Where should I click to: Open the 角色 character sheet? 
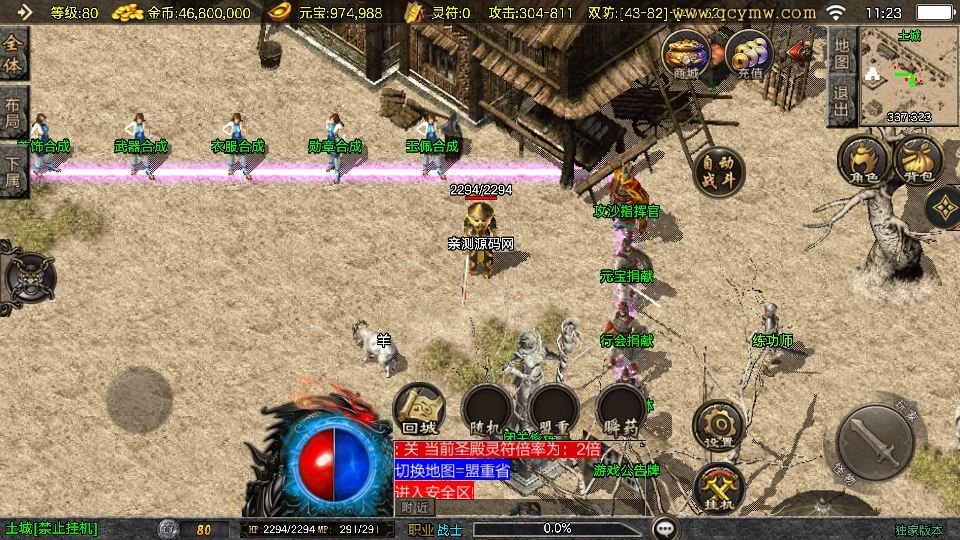864,162
